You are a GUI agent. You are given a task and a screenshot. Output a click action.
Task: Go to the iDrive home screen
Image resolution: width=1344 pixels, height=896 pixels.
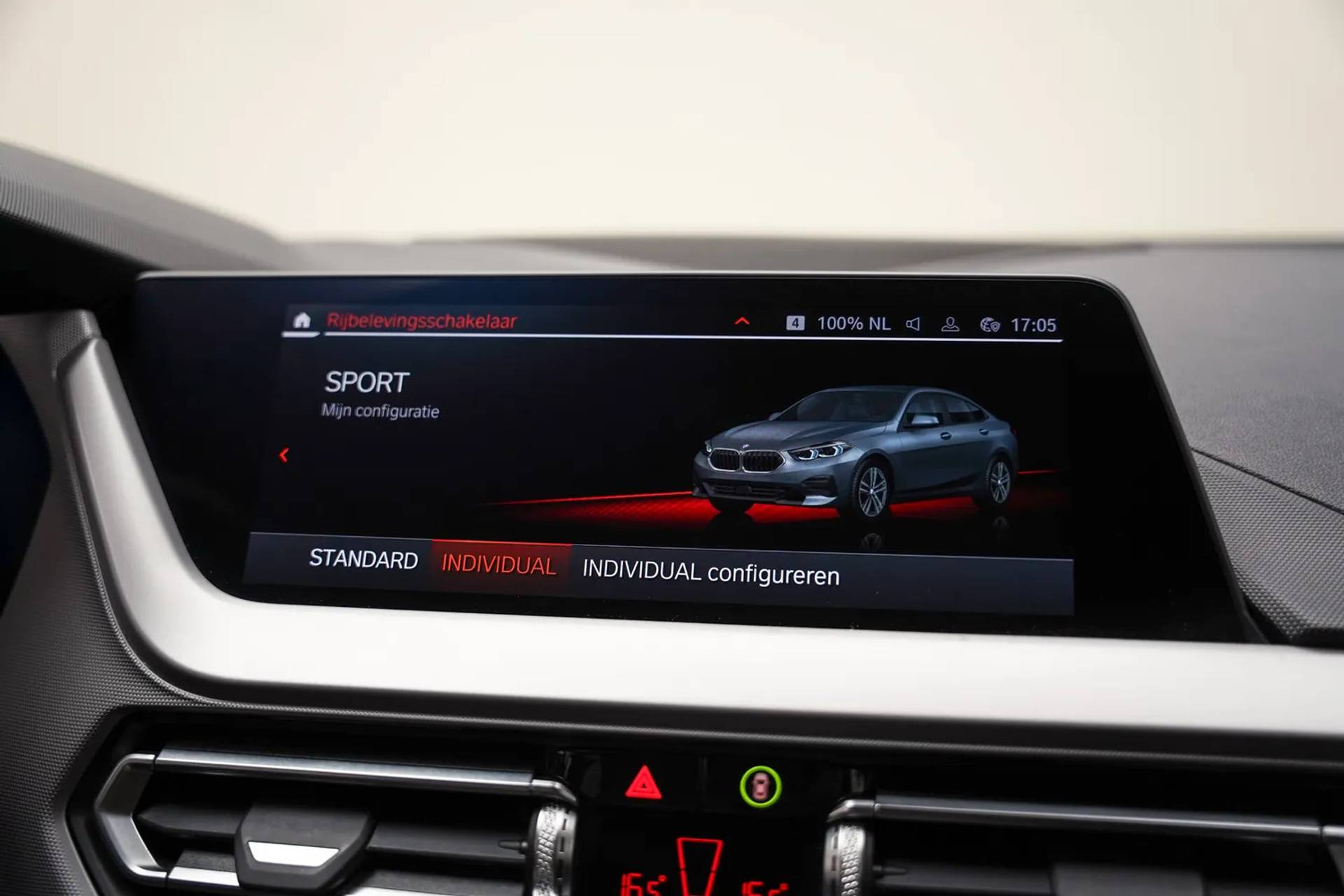[302, 321]
